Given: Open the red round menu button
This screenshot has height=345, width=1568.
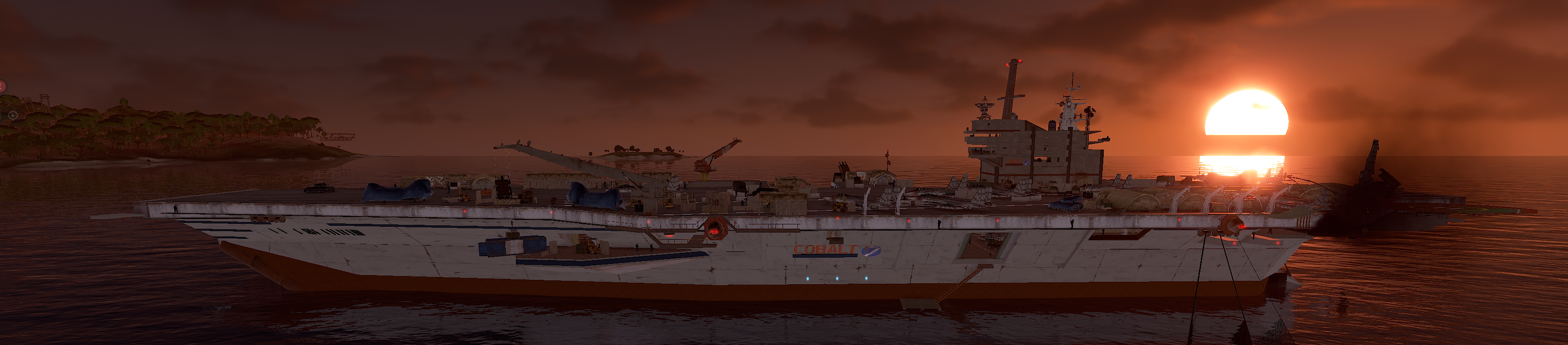Looking at the screenshot, I should click(2, 86).
